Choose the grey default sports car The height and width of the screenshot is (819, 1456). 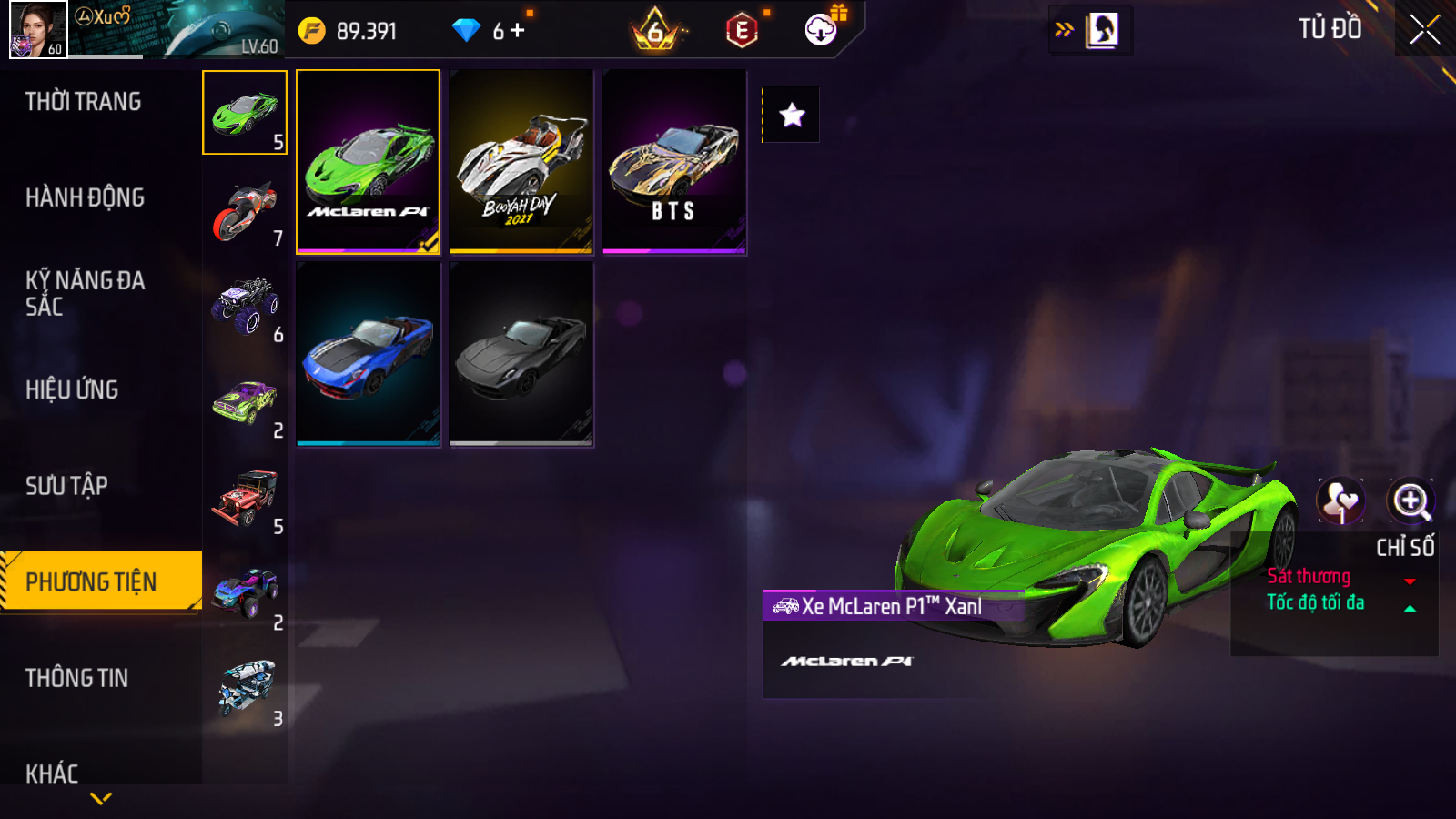(521, 354)
